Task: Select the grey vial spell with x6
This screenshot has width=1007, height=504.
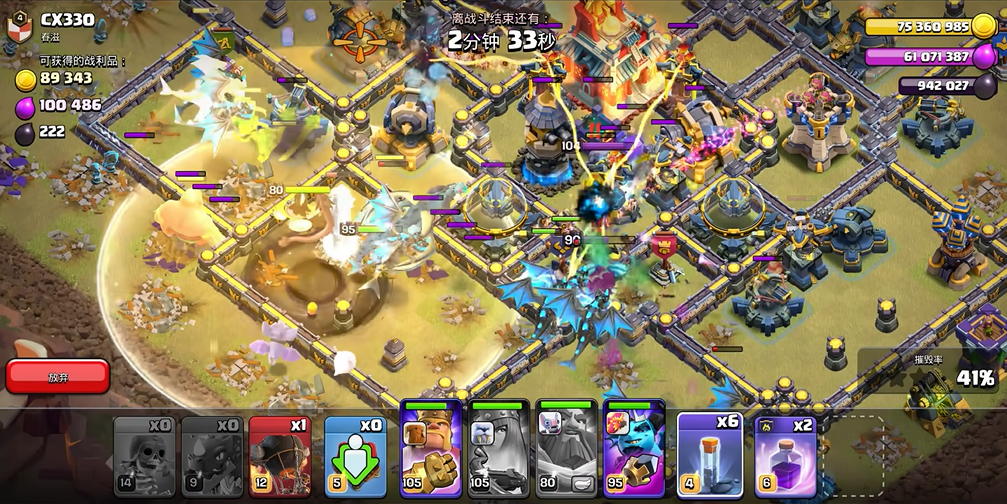Action: [x=709, y=456]
